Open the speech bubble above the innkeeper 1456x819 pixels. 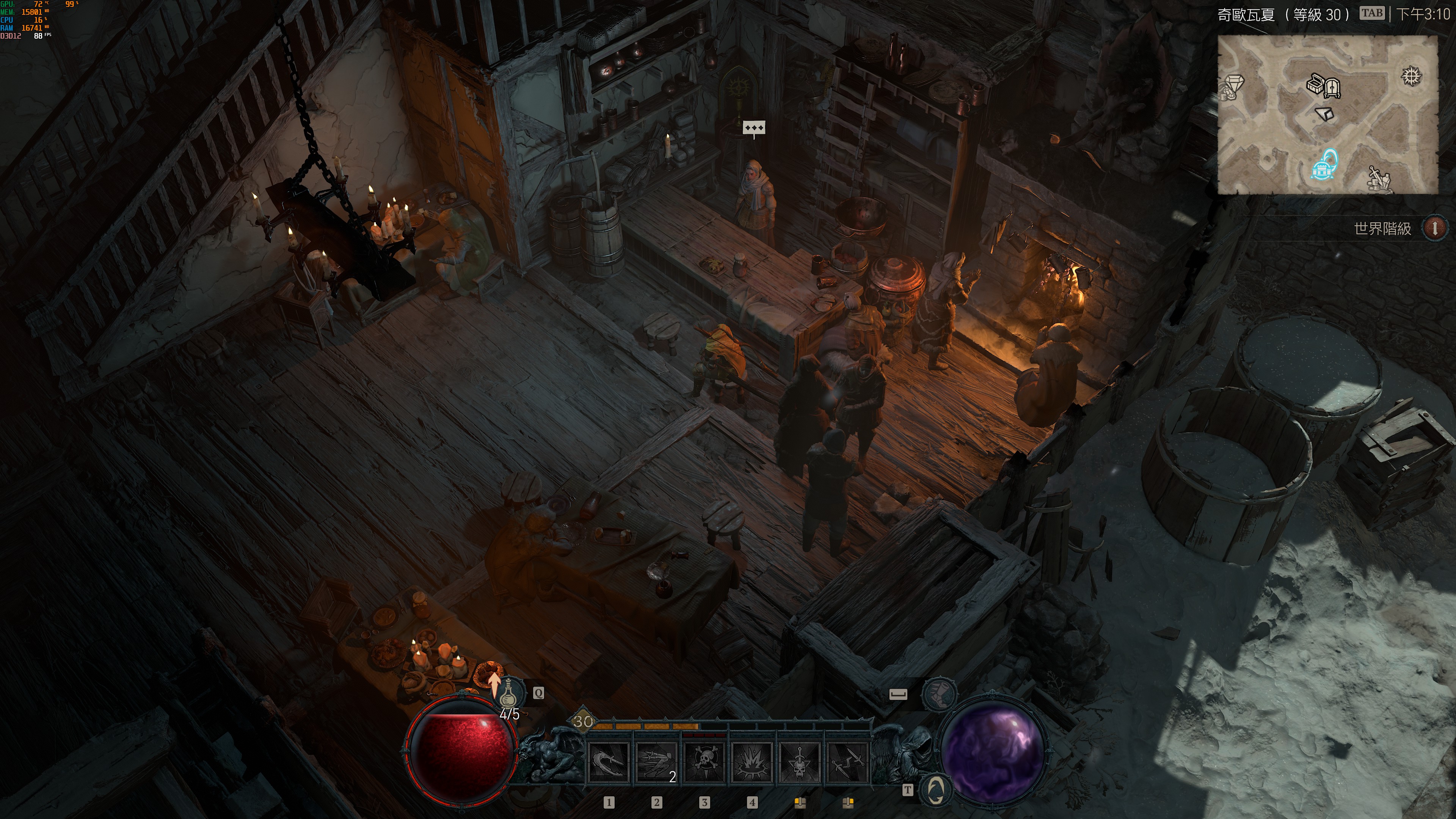pos(754,128)
